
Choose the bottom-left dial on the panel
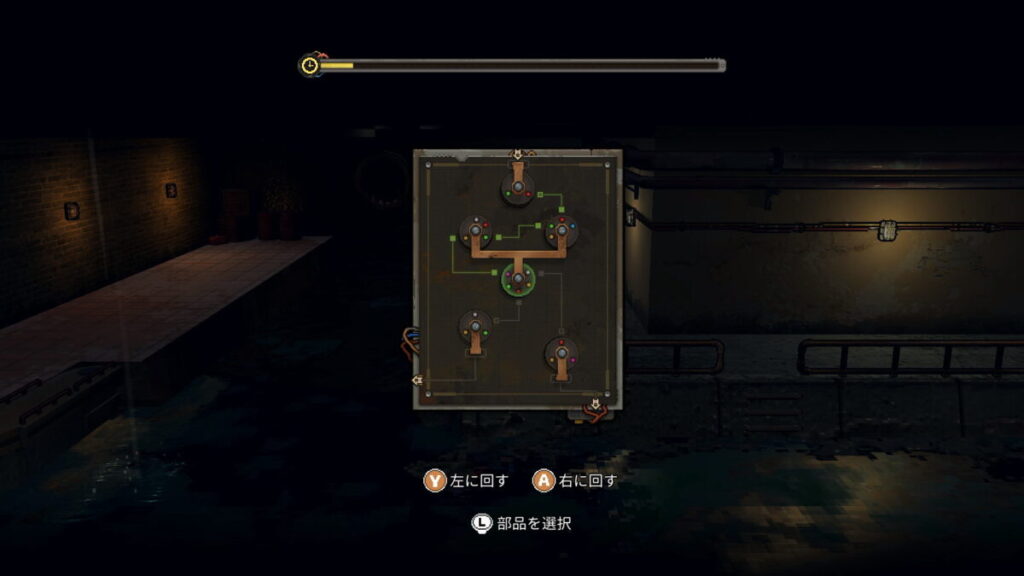point(474,325)
